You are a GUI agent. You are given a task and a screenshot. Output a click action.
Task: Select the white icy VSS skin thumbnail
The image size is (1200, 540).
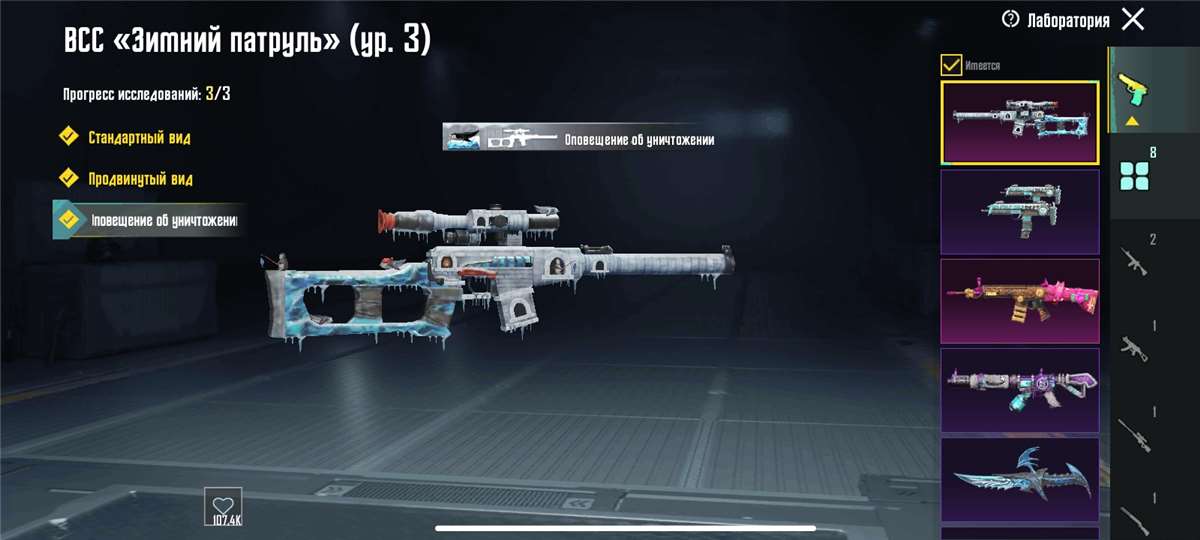[x=1020, y=122]
